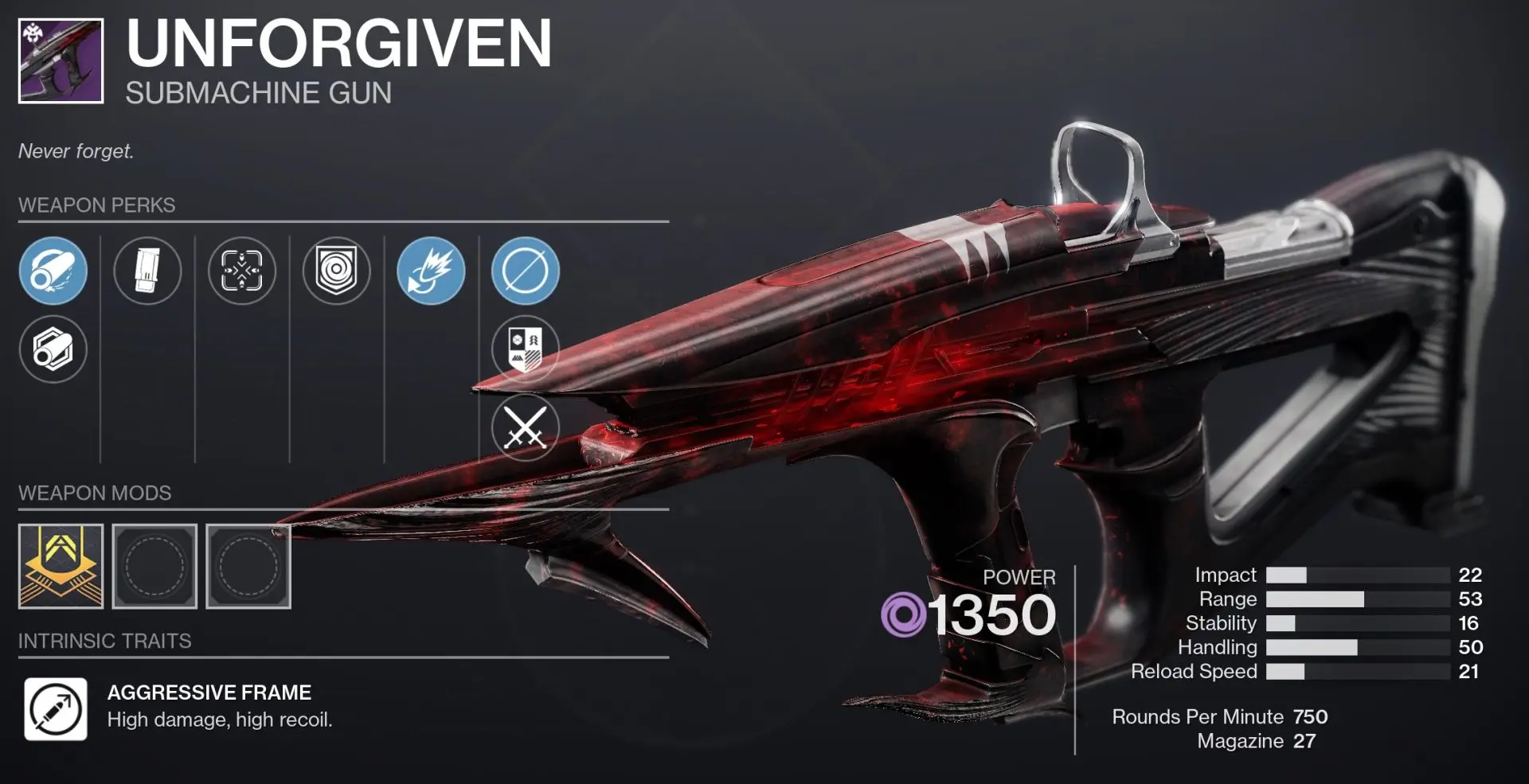
Task: Toggle the equipped gold weapon mod
Action: [x=61, y=565]
